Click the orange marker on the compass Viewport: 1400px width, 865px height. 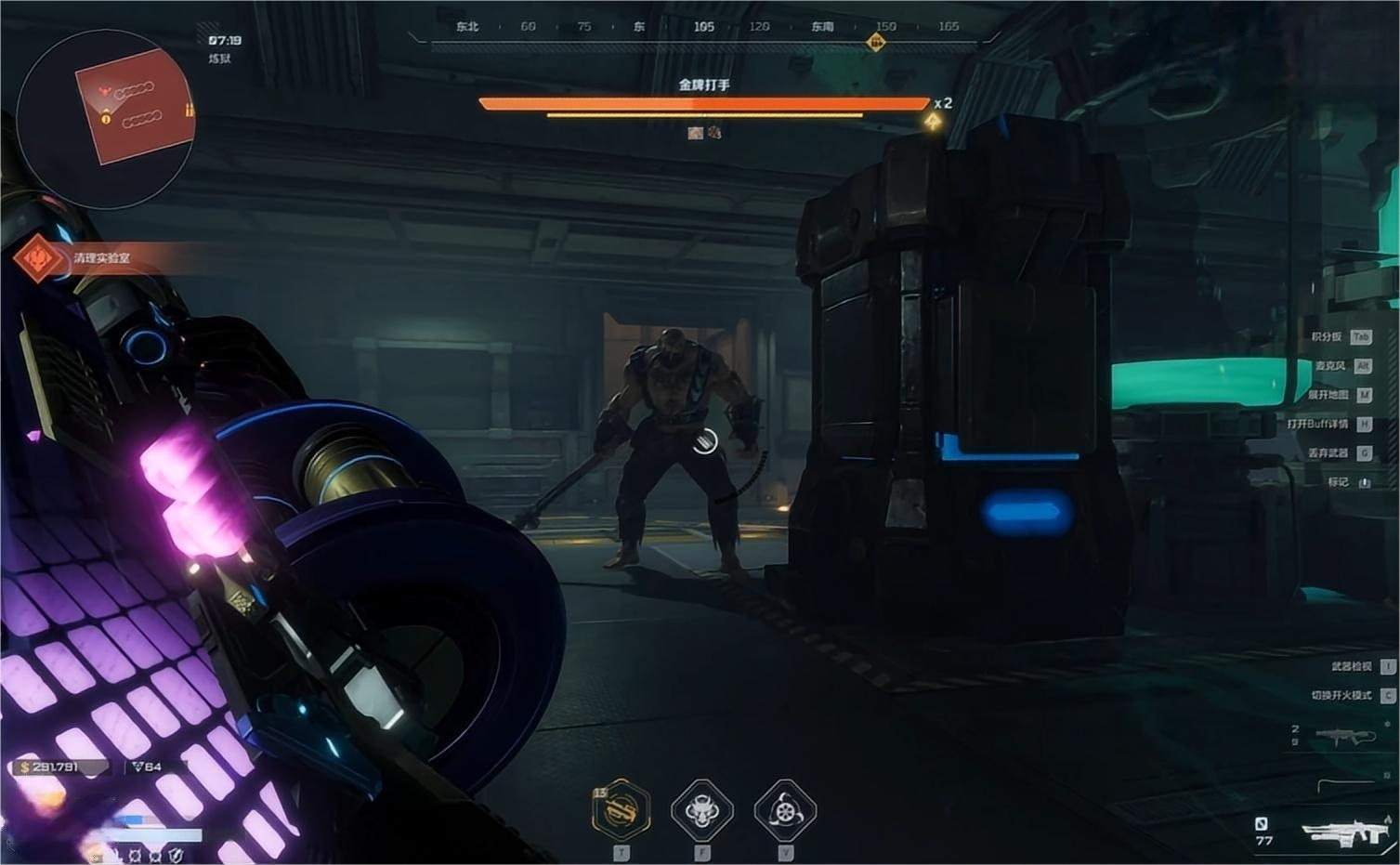875,42
